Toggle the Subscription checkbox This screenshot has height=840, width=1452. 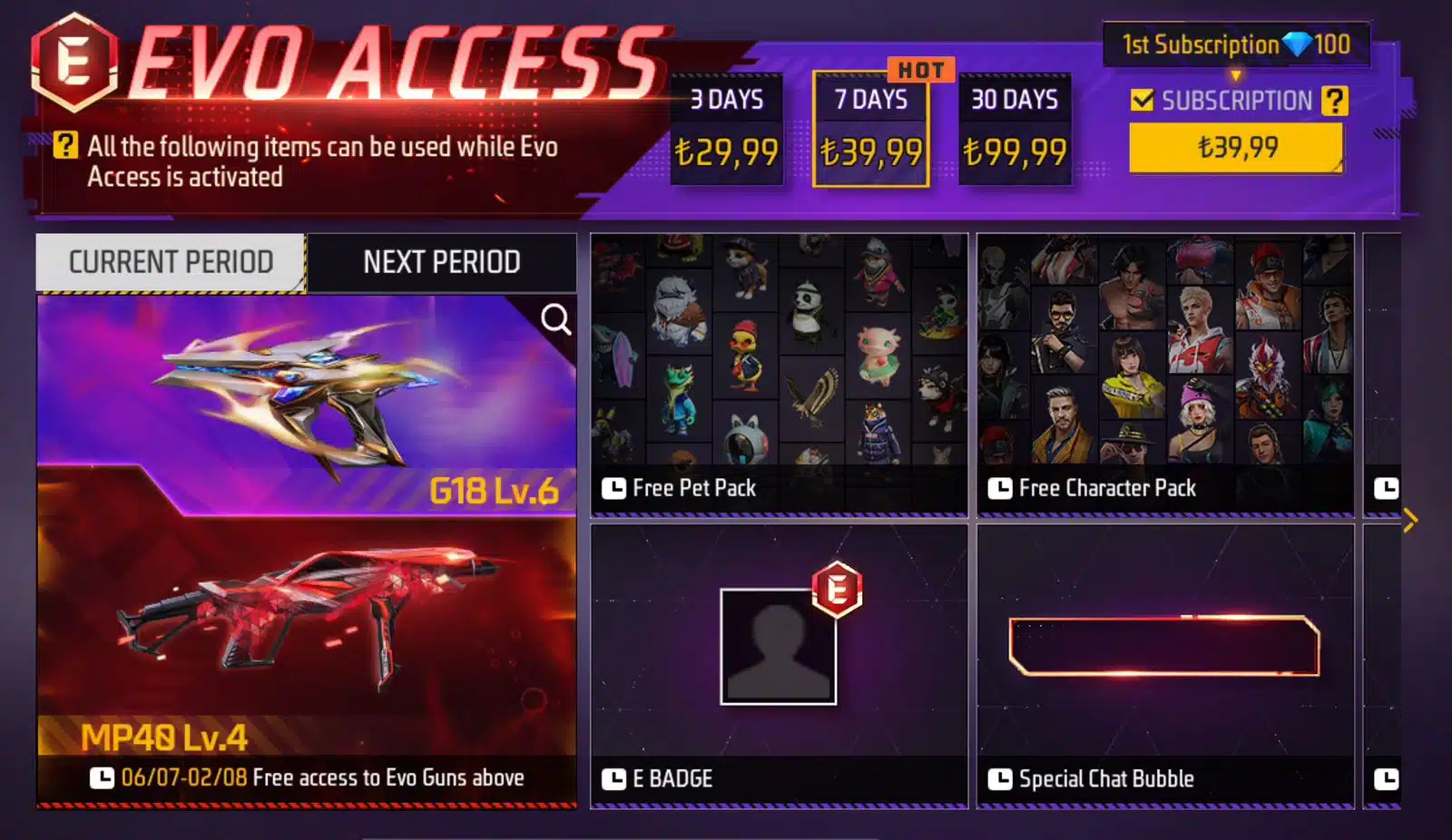tap(1142, 100)
